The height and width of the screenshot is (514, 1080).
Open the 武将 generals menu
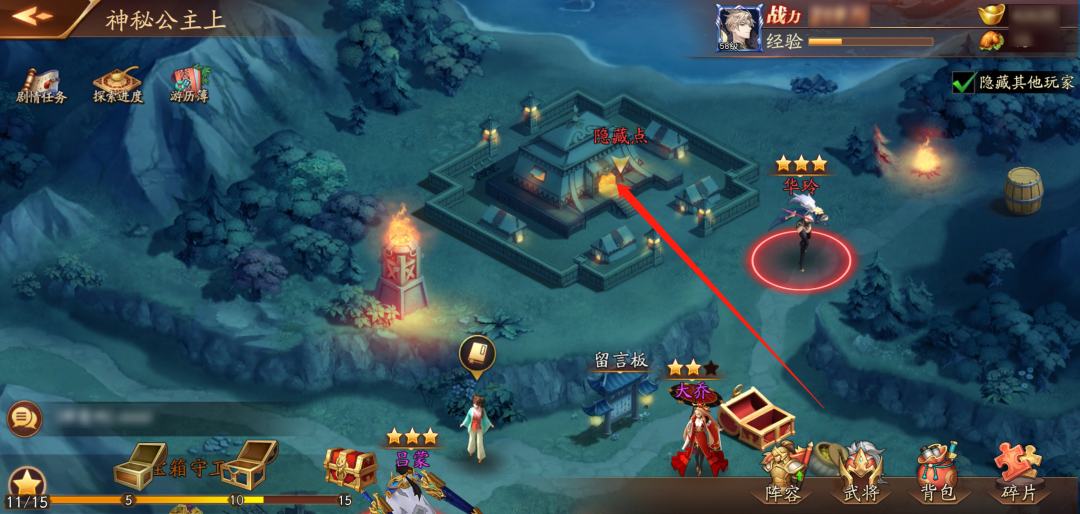(860, 474)
